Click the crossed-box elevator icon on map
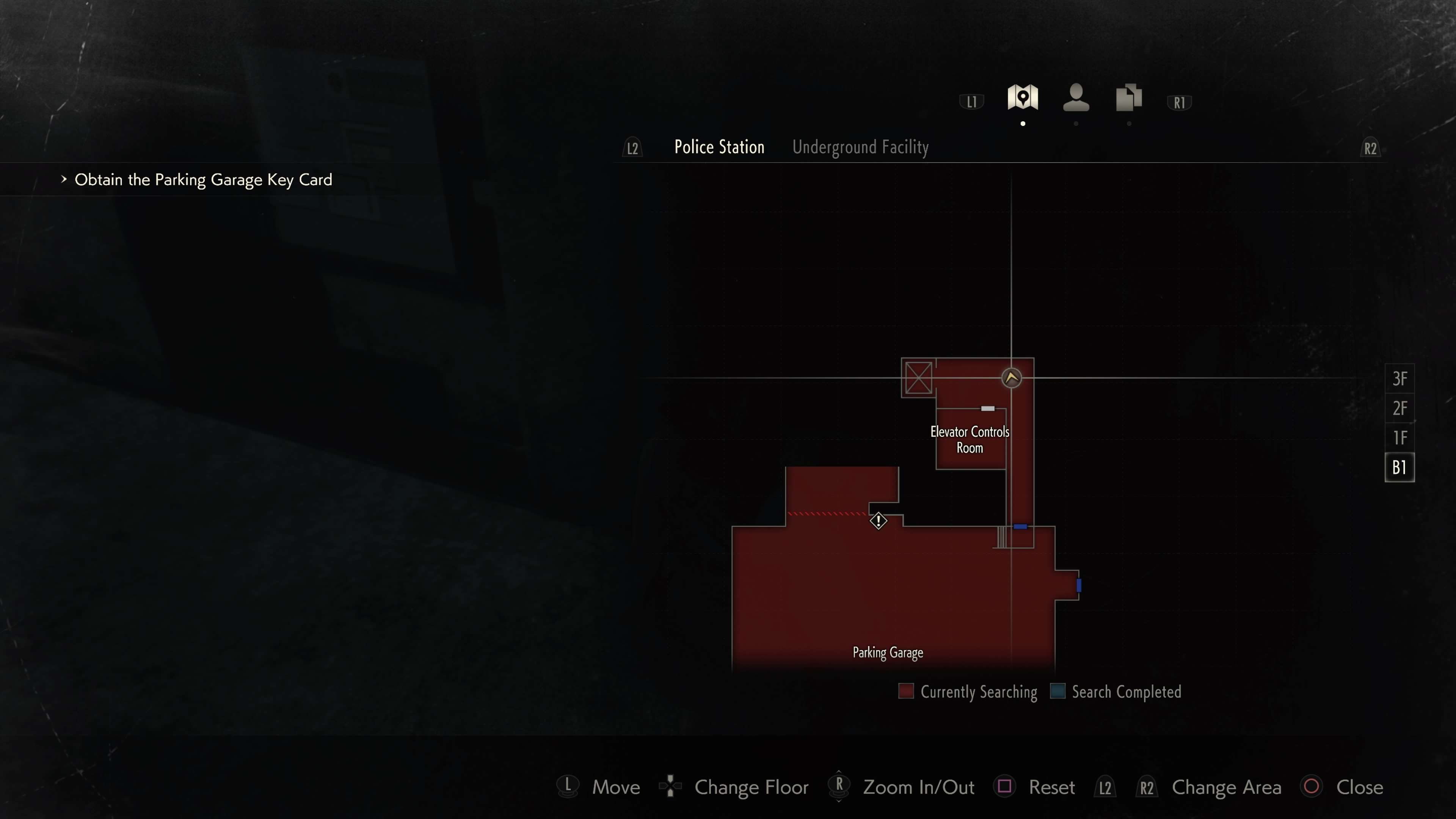 (x=918, y=378)
